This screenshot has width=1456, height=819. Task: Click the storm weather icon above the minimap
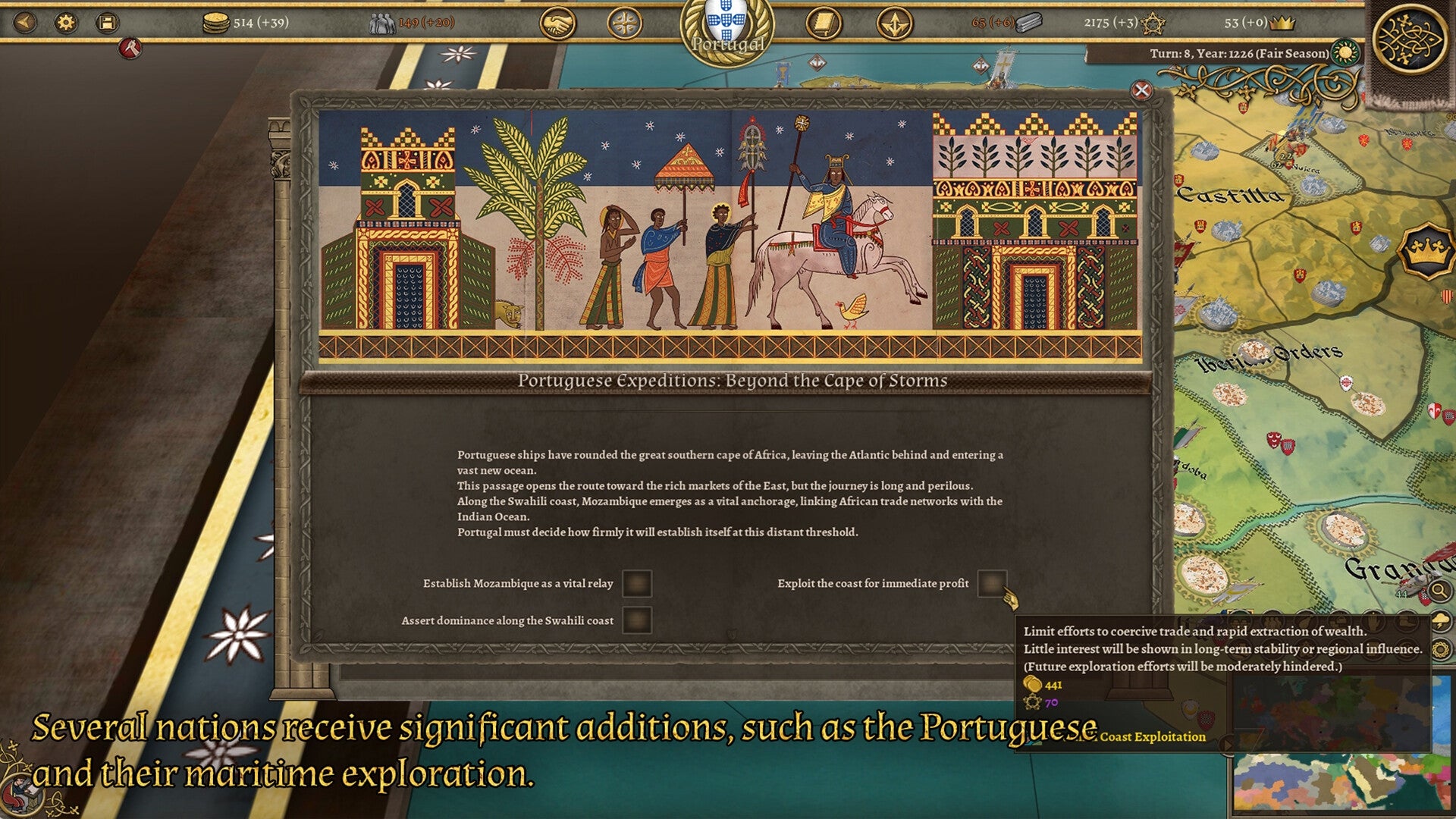coord(1442,622)
